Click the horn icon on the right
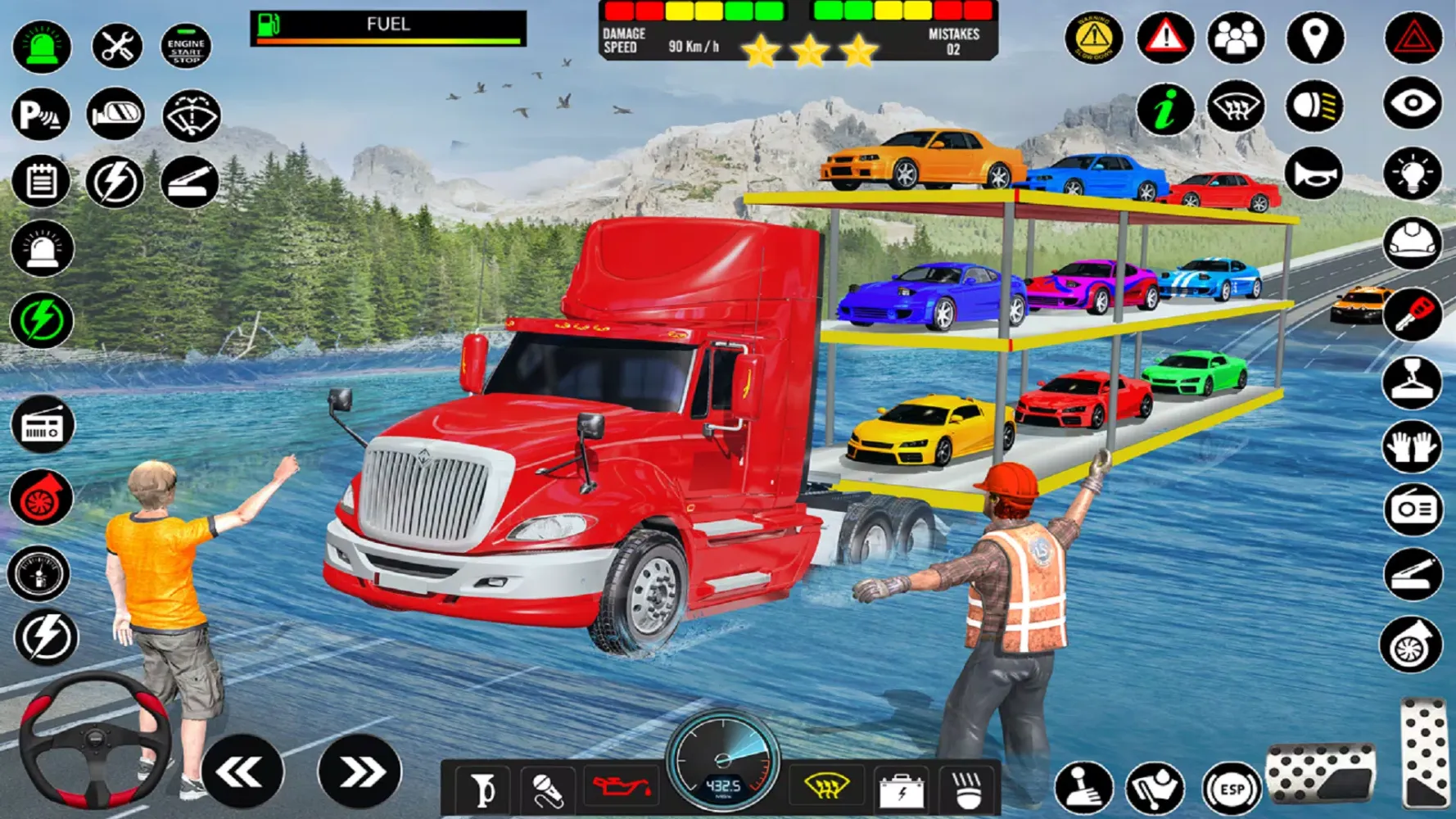Viewport: 1456px width, 819px height. click(1314, 173)
